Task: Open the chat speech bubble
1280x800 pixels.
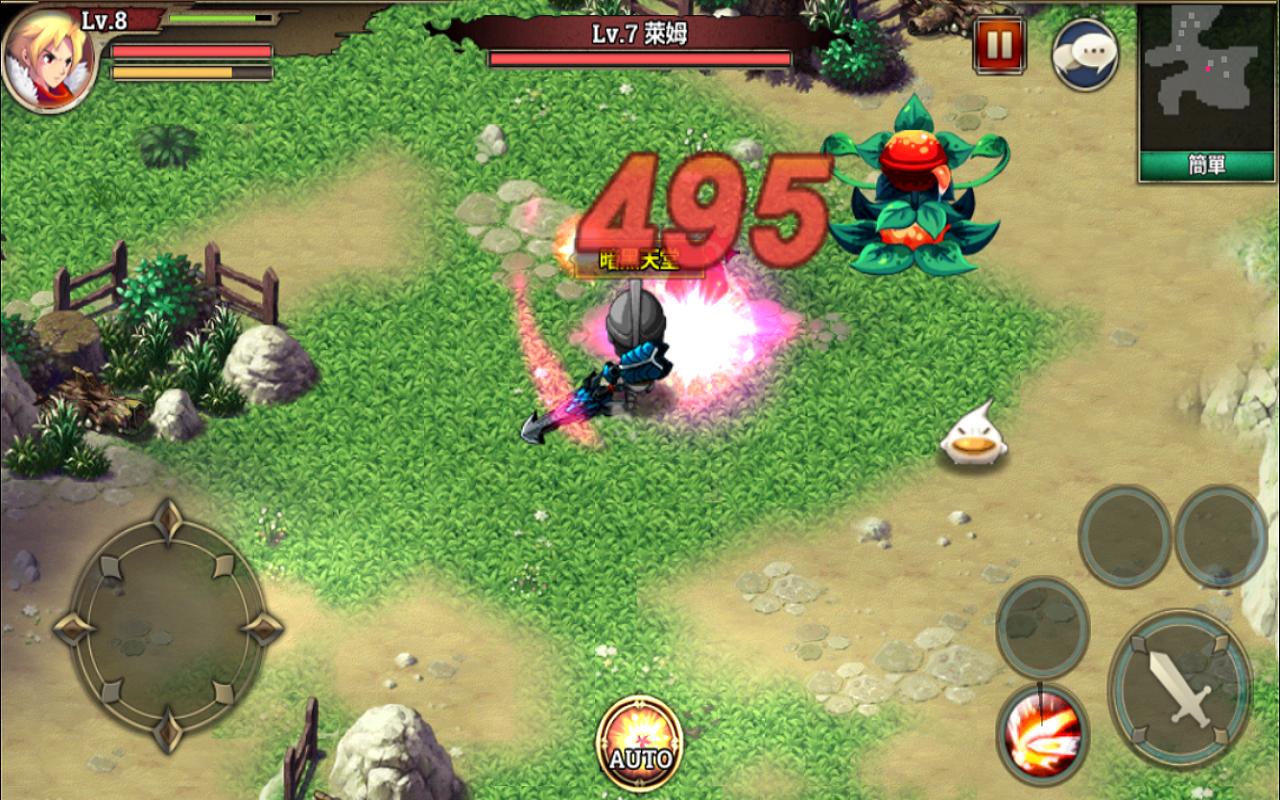Action: tap(1084, 54)
